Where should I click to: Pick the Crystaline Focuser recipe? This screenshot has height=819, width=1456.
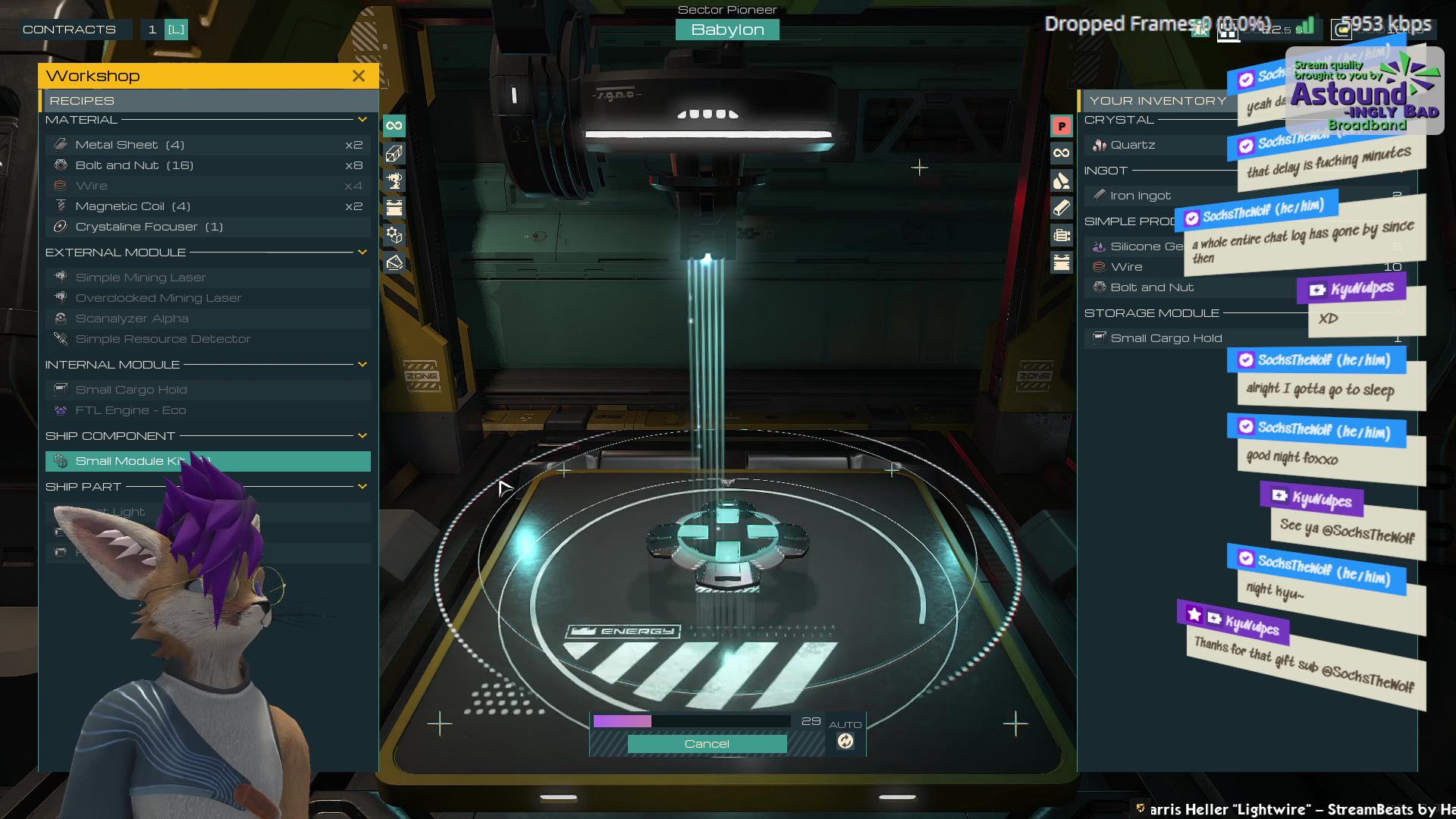149,227
